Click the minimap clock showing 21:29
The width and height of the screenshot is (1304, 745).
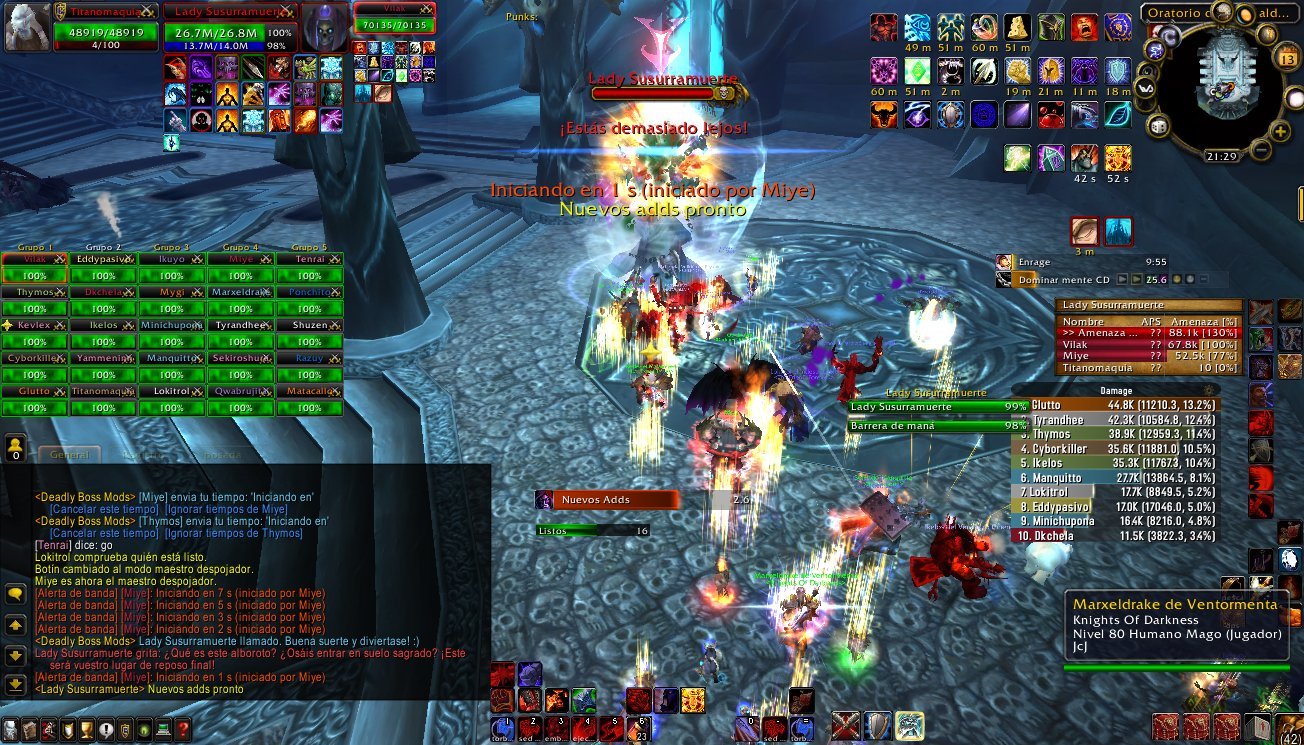[x=1220, y=157]
